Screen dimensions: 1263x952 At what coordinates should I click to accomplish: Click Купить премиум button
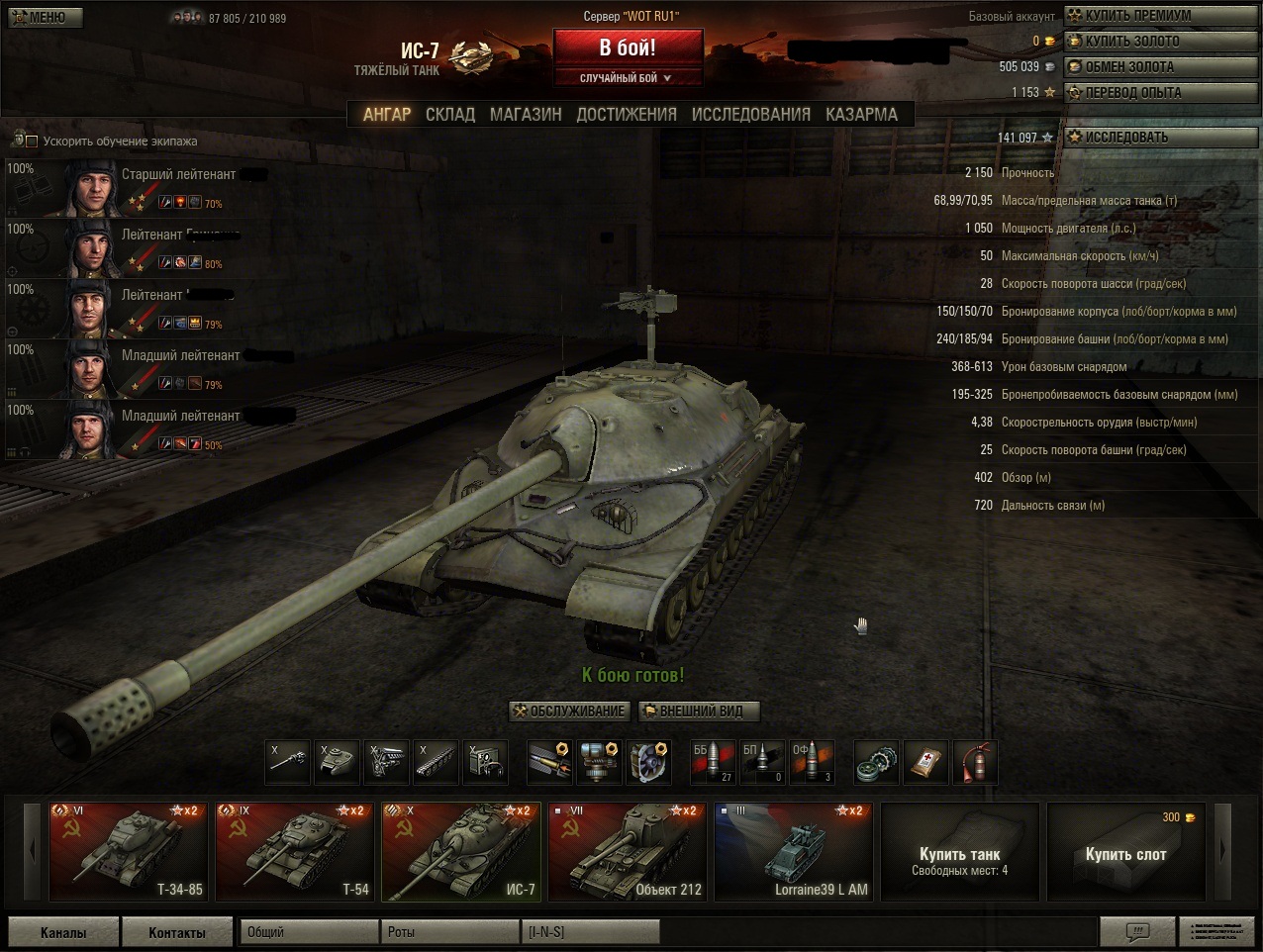(1160, 16)
